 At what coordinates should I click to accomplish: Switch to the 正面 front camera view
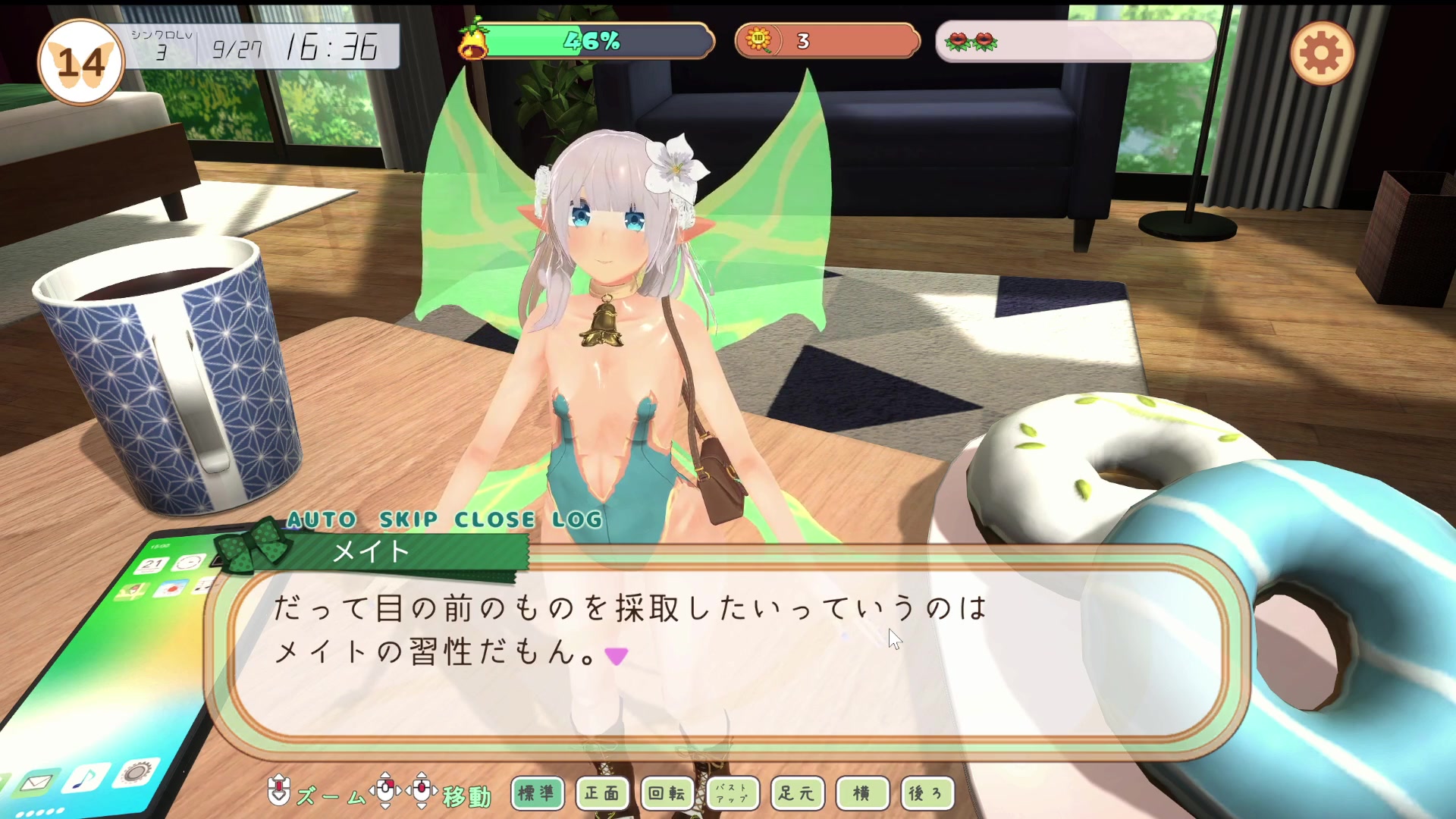pyautogui.click(x=602, y=793)
